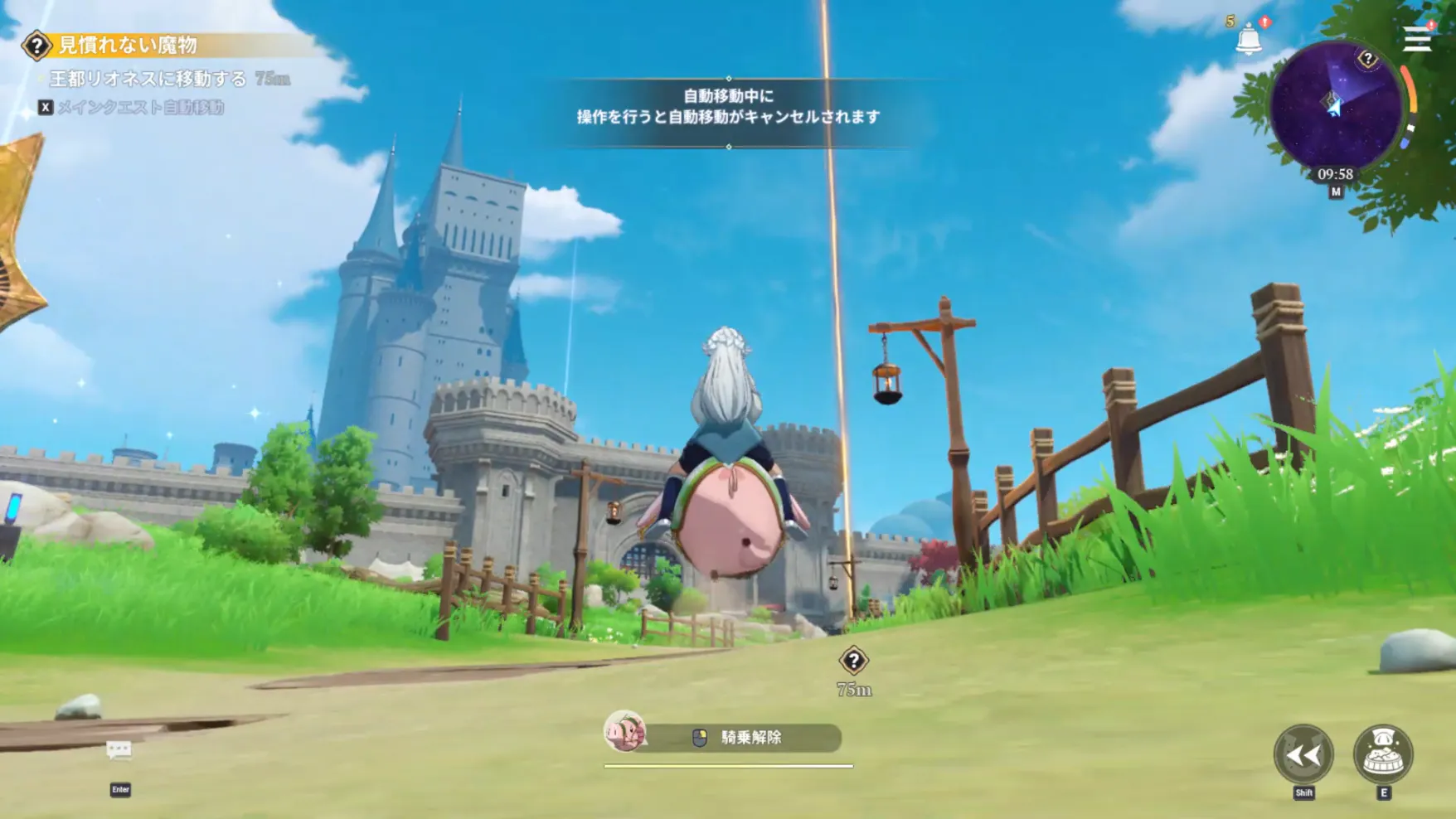Click the 王都リオネスに移動する objective text
Screen dimensions: 1456x819
148,79
